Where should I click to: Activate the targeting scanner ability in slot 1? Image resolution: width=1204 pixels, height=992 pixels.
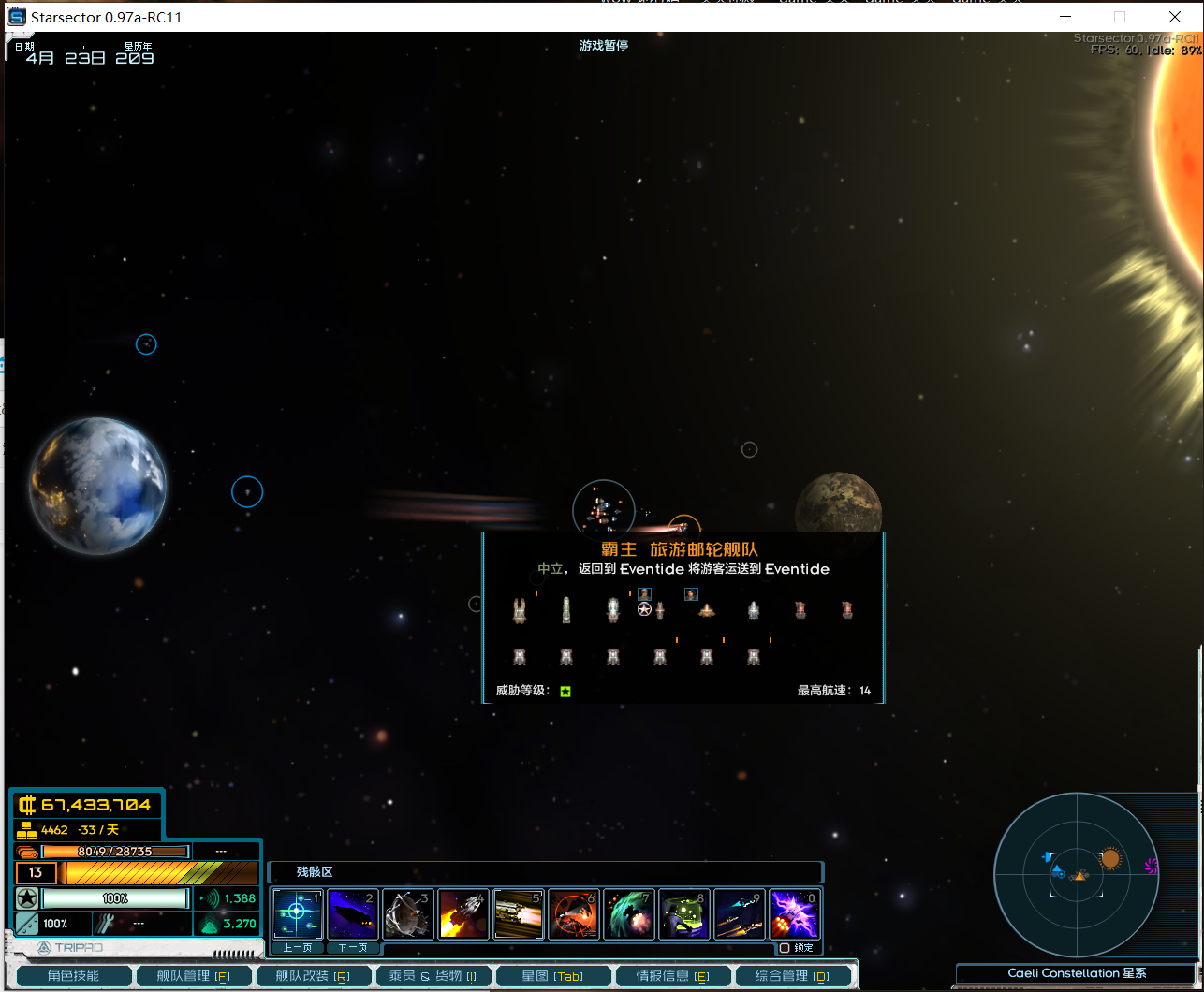[297, 914]
